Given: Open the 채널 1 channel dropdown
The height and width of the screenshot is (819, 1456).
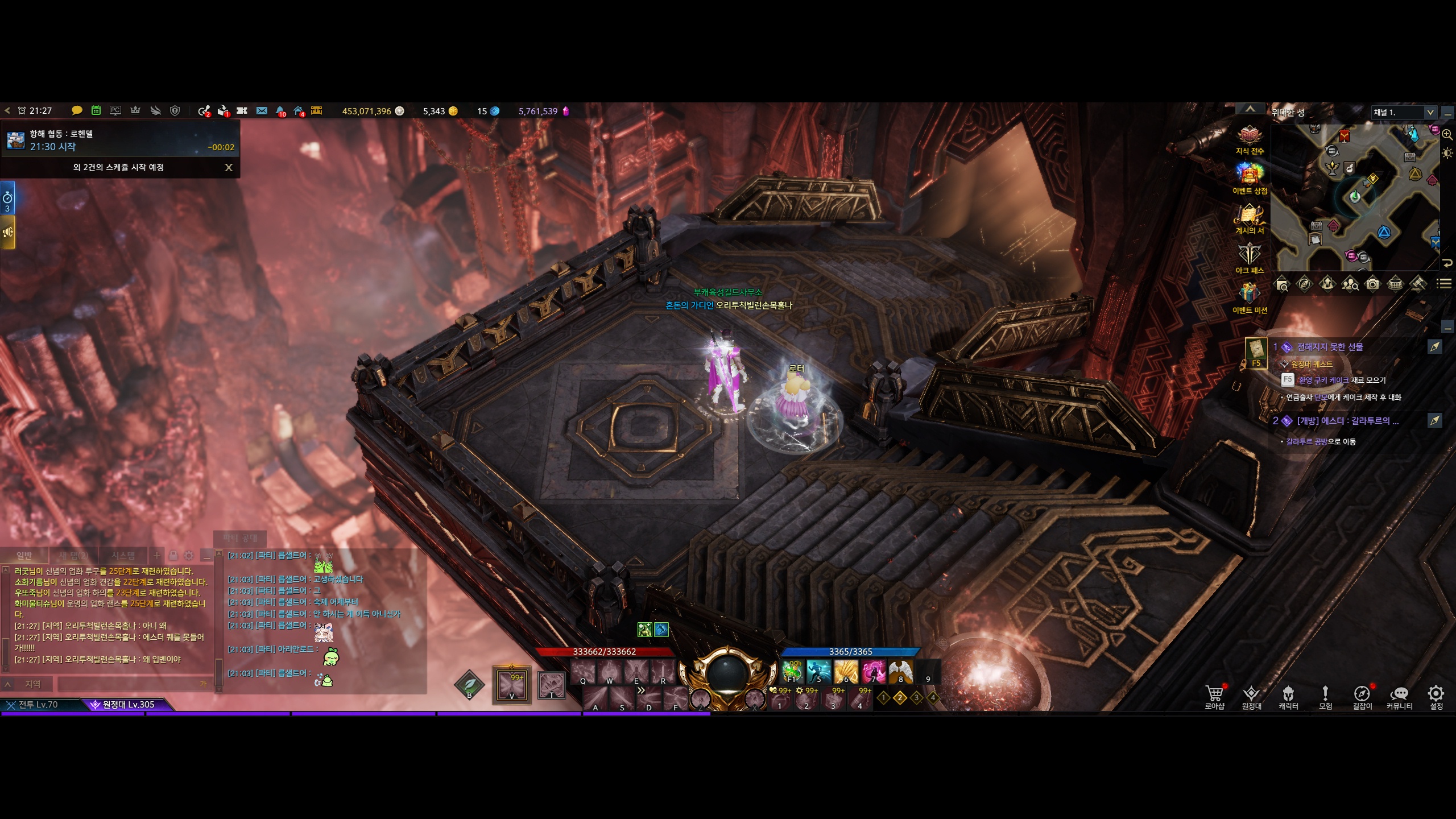Looking at the screenshot, I should tap(1429, 112).
